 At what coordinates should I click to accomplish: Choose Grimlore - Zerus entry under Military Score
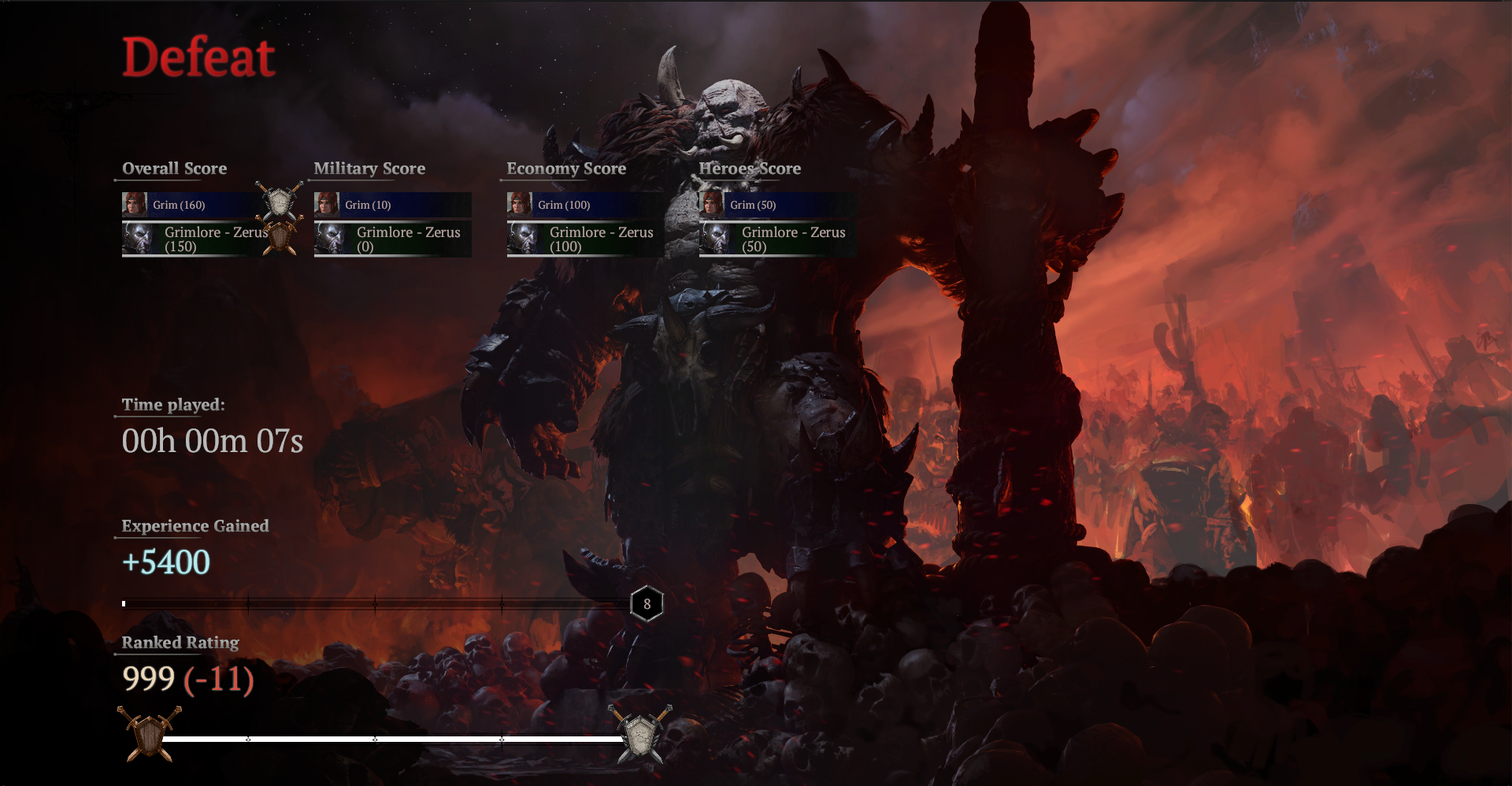click(x=392, y=239)
